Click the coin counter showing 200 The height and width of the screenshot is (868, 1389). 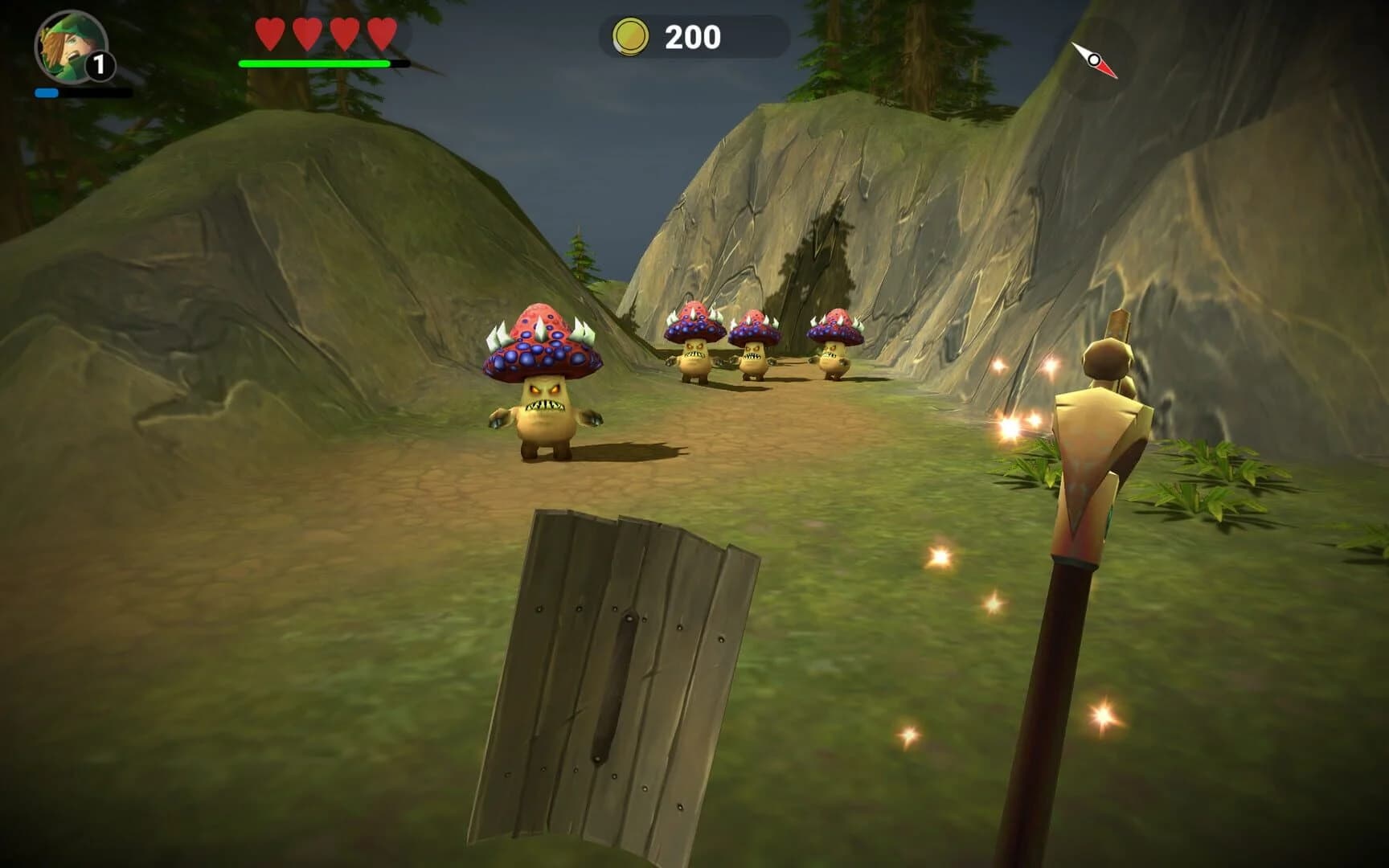coord(691,35)
